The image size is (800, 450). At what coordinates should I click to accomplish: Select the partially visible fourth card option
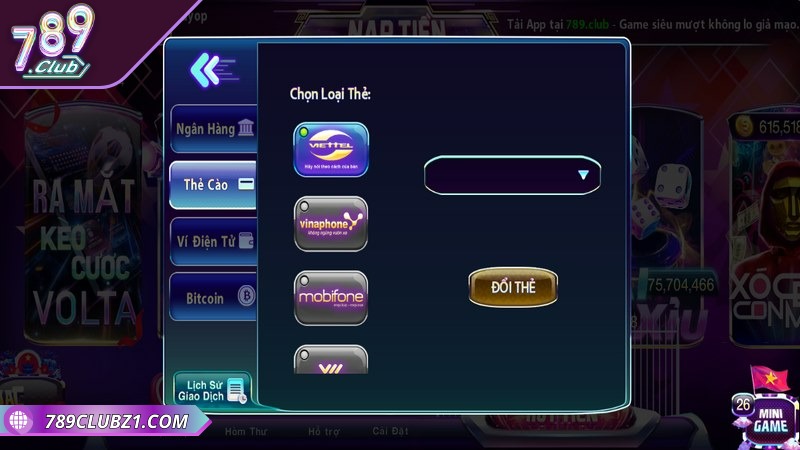[331, 360]
